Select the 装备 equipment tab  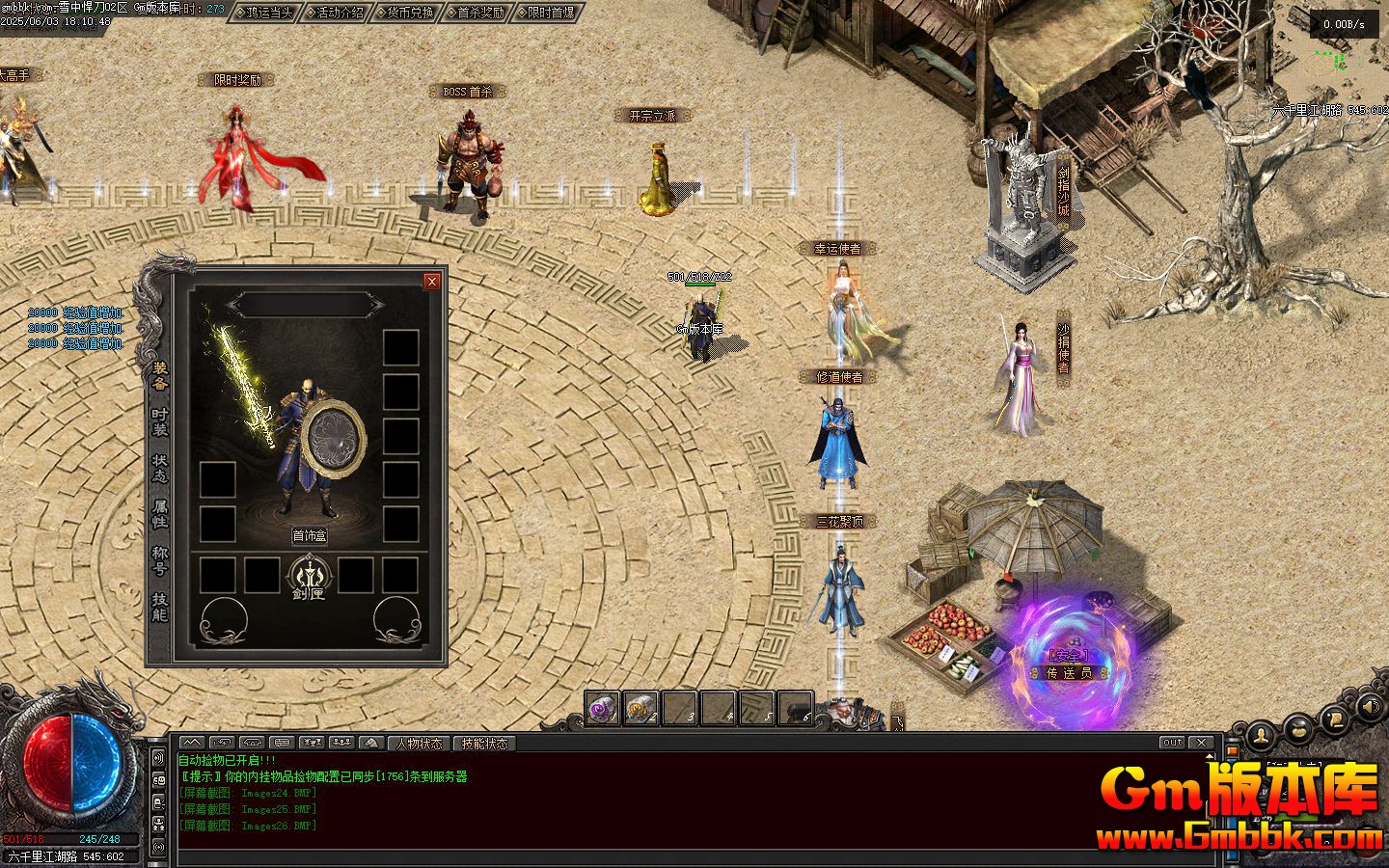160,375
